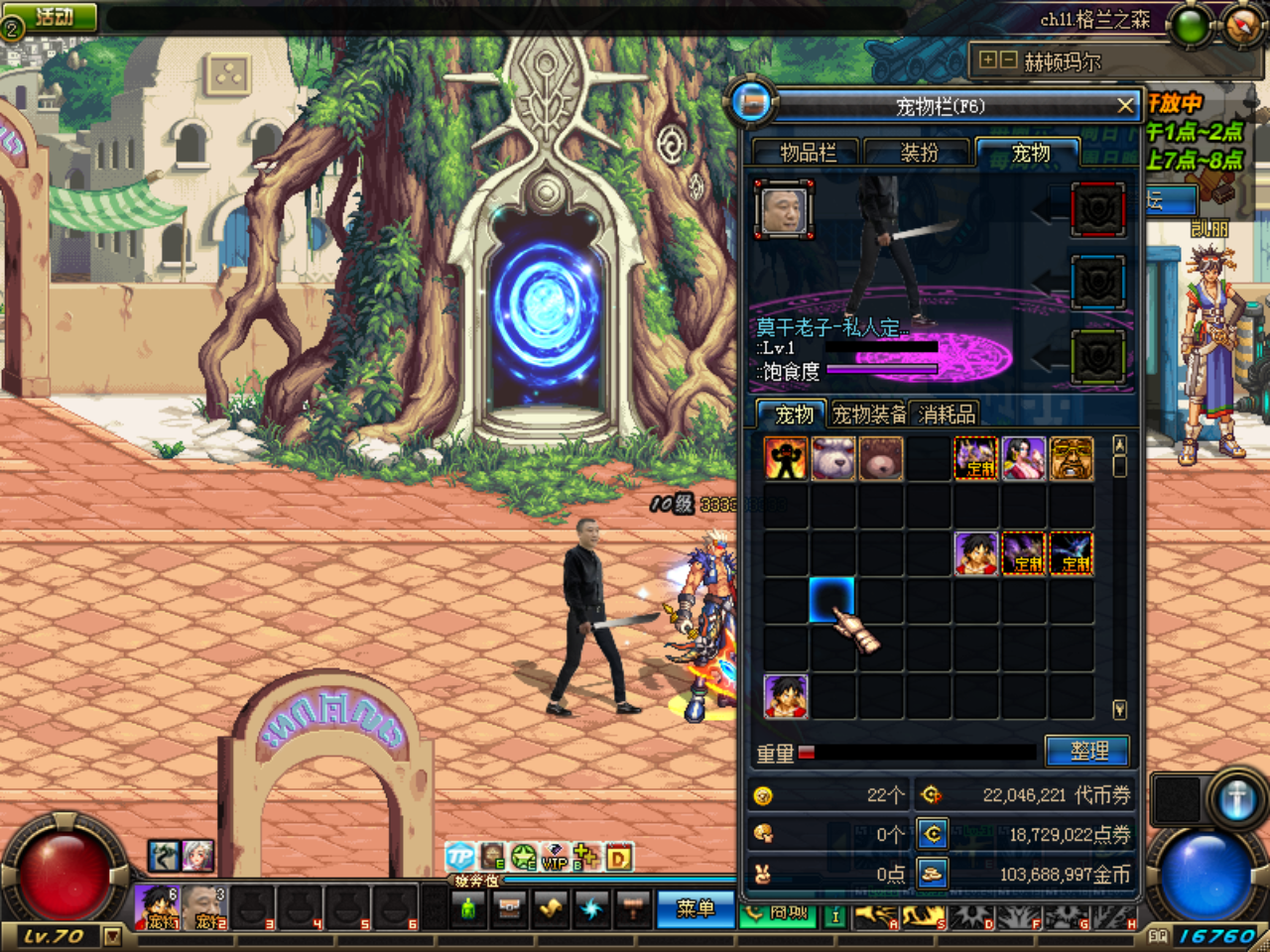Click the blue pet equipment slot
This screenshot has width=1270, height=952.
[x=1097, y=281]
